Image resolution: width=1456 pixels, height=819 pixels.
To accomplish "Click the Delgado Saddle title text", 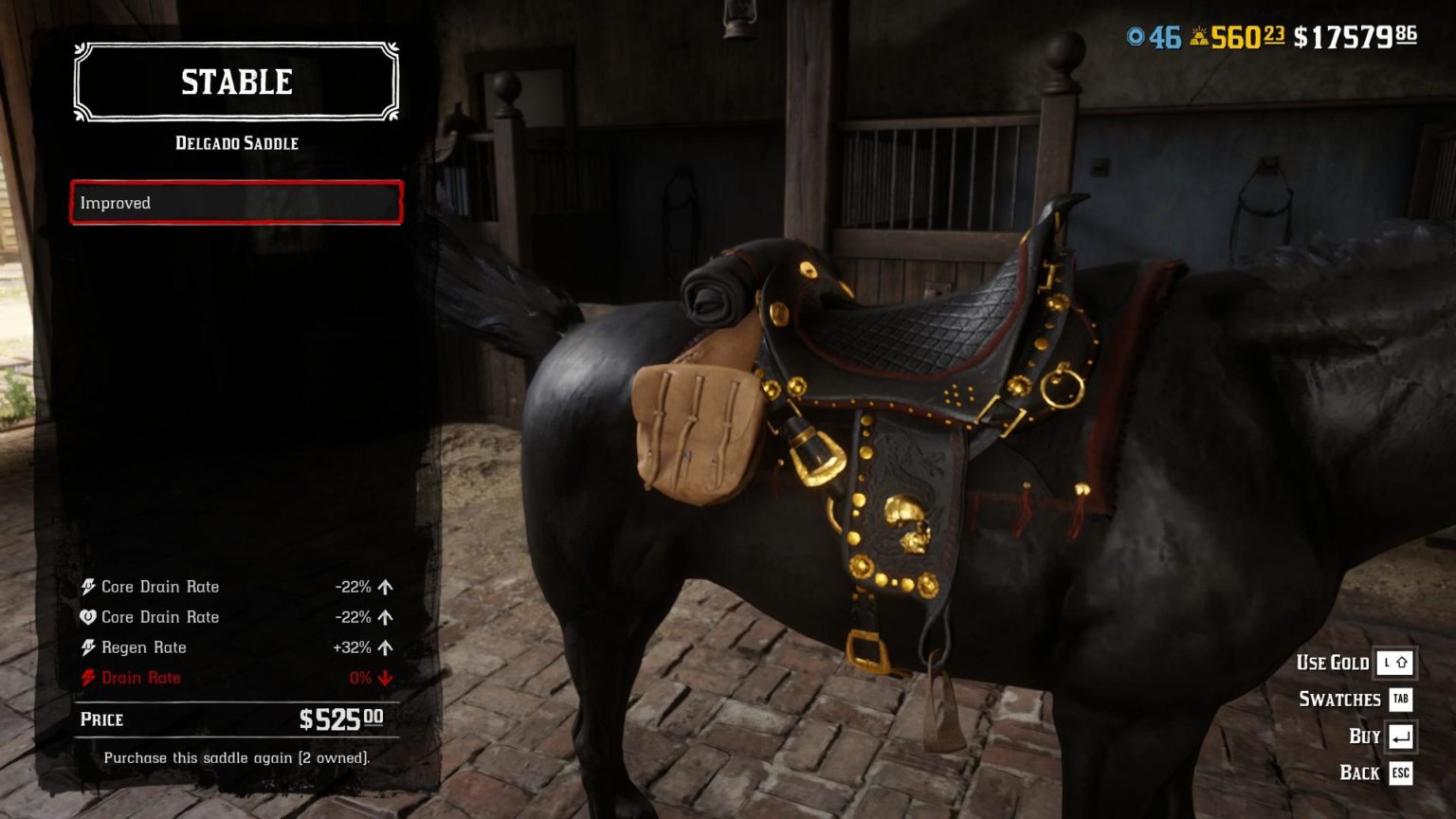I will [x=236, y=143].
